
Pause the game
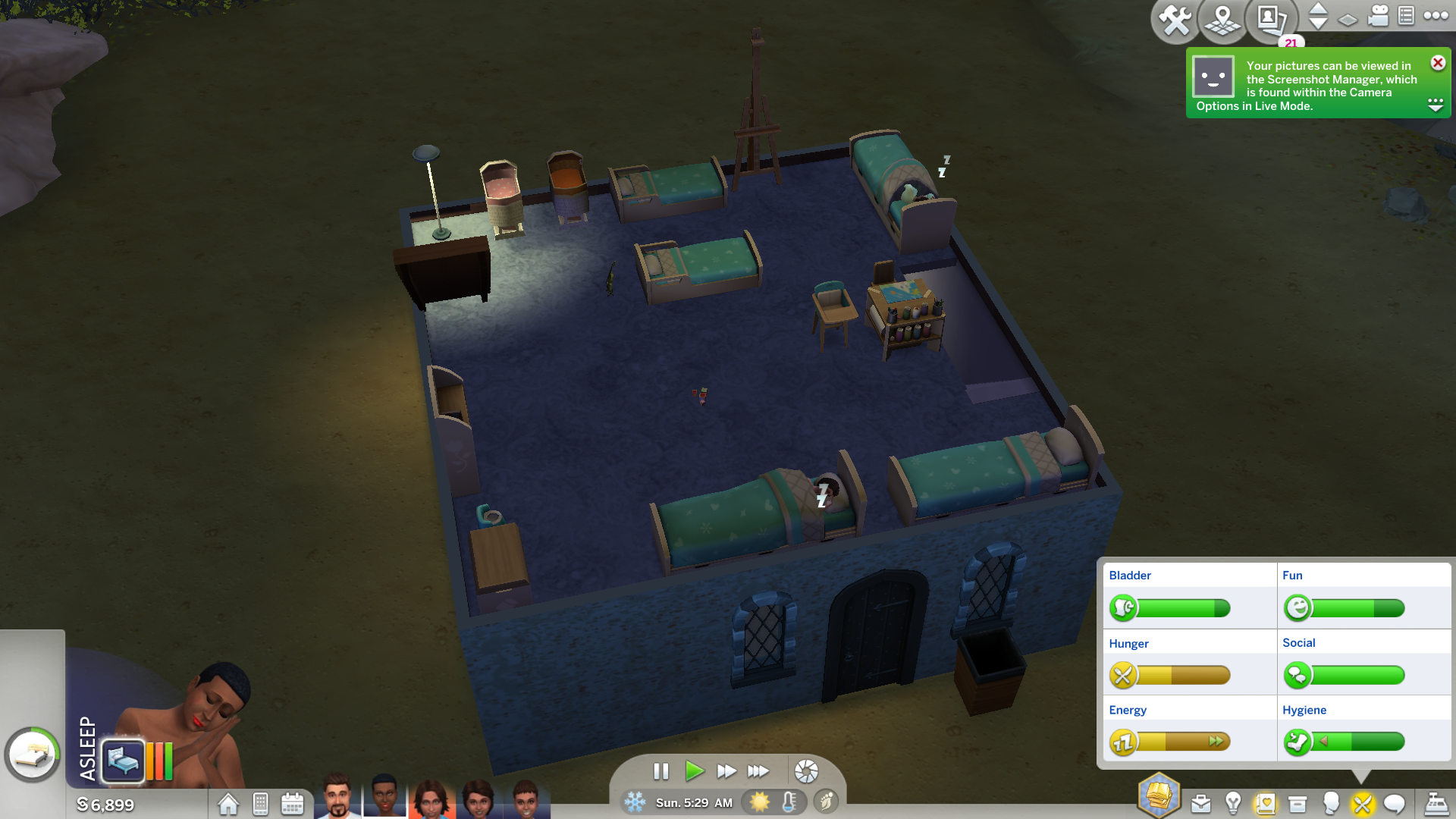(x=661, y=771)
